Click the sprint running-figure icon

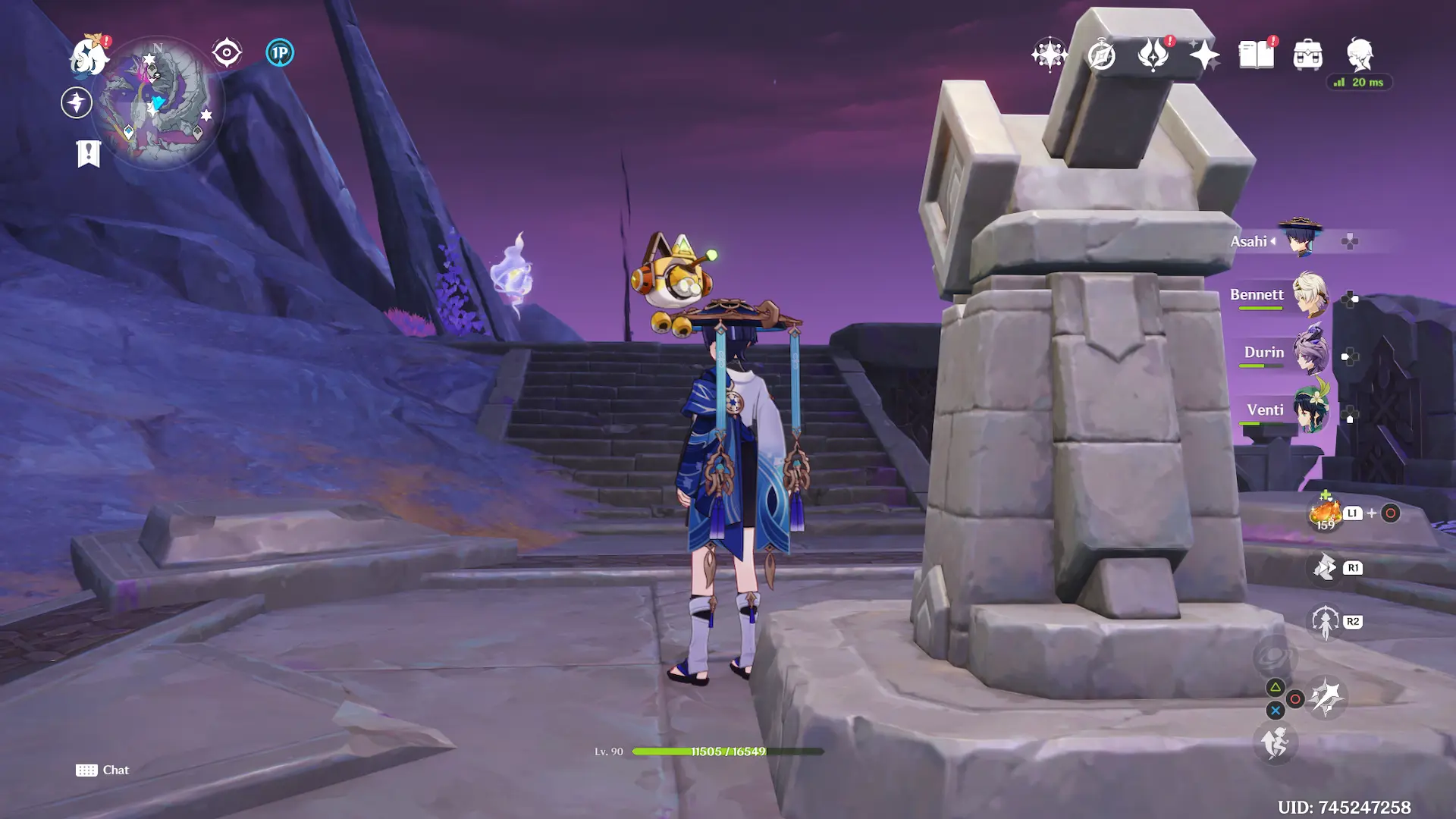pos(1276,742)
